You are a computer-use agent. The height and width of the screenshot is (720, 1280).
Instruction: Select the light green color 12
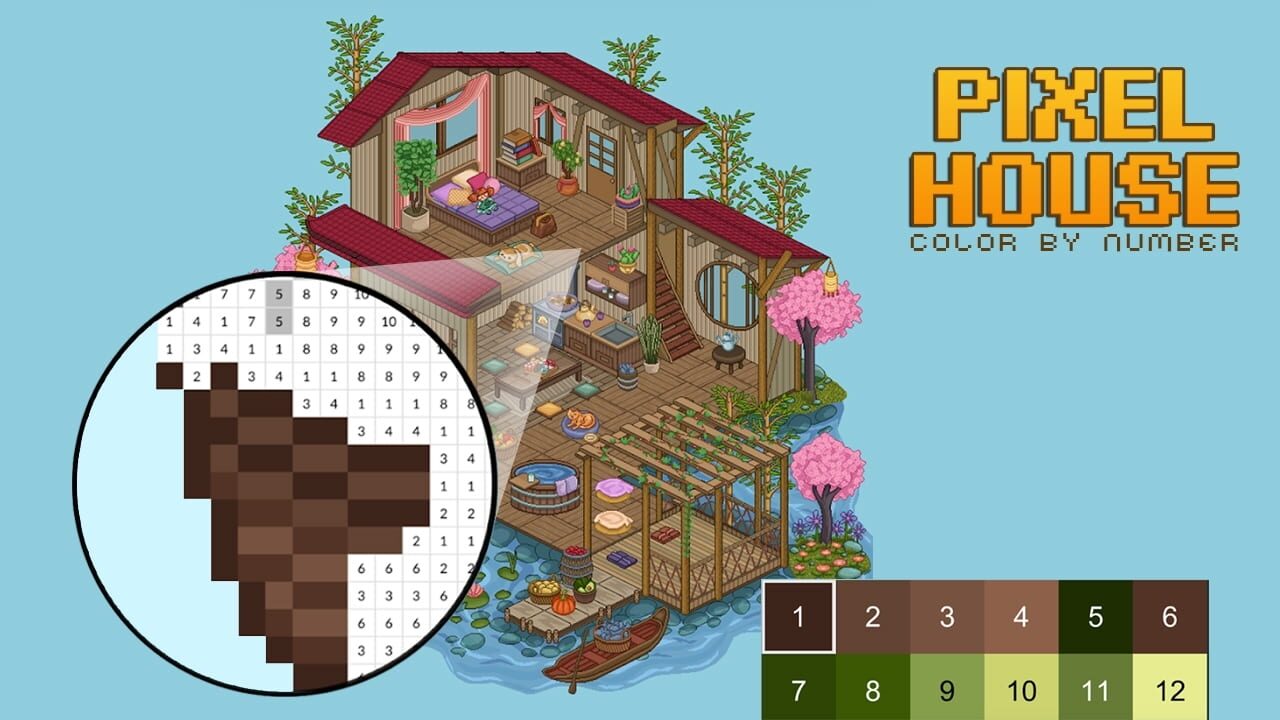[x=1172, y=690]
